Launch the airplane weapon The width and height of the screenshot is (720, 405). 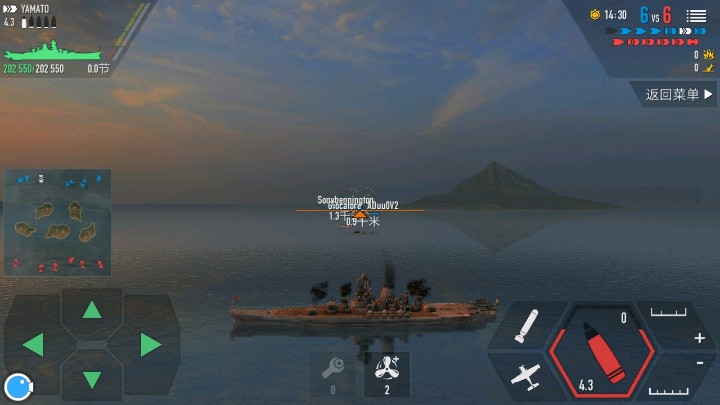click(x=526, y=376)
